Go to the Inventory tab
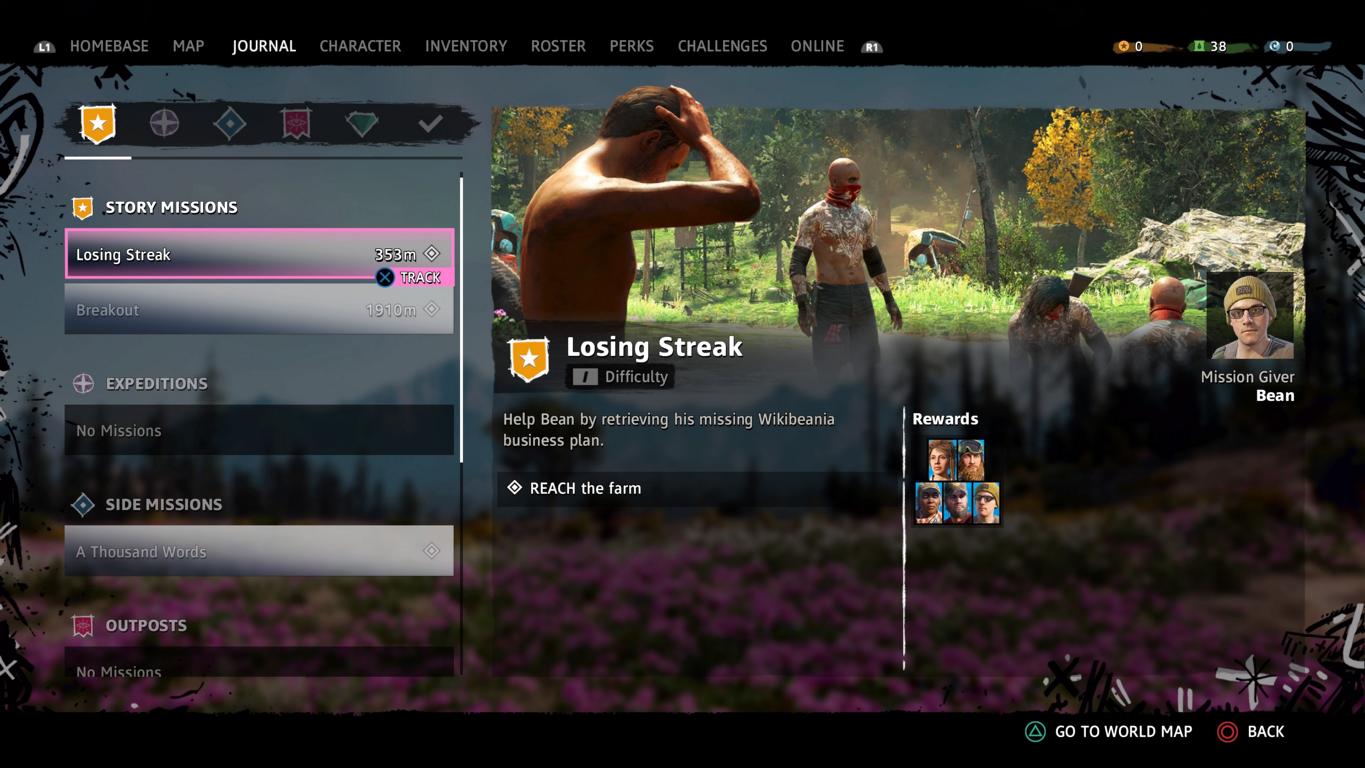This screenshot has height=768, width=1365. (x=466, y=46)
